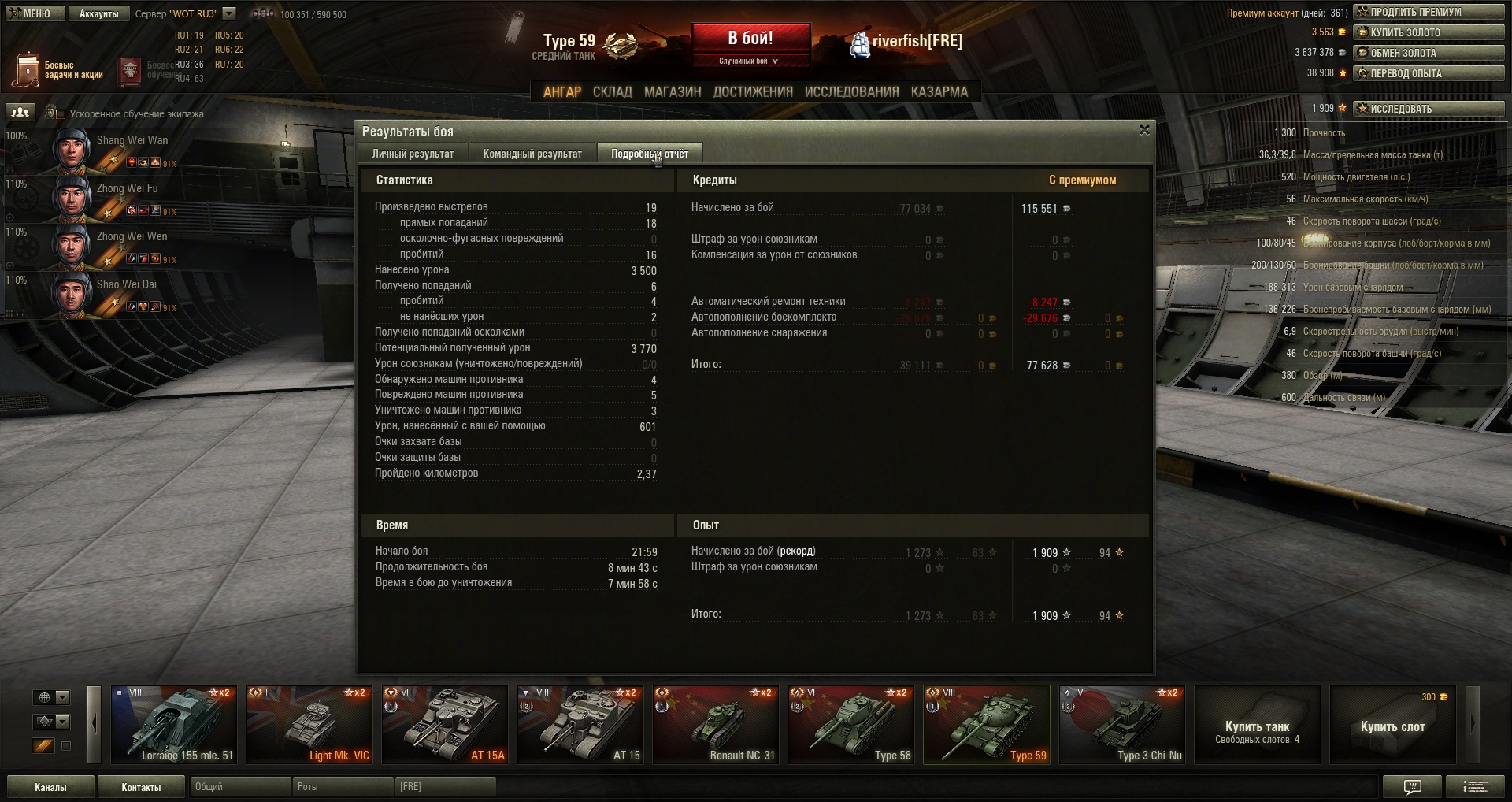Show the Личный результат tab
Image resolution: width=1512 pixels, height=802 pixels.
pyautogui.click(x=413, y=154)
